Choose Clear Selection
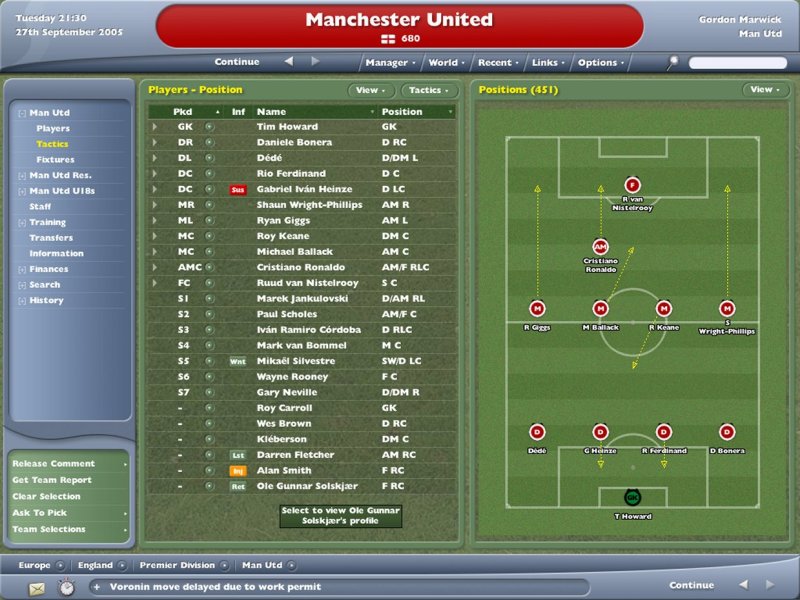The width and height of the screenshot is (800, 600). [x=46, y=496]
